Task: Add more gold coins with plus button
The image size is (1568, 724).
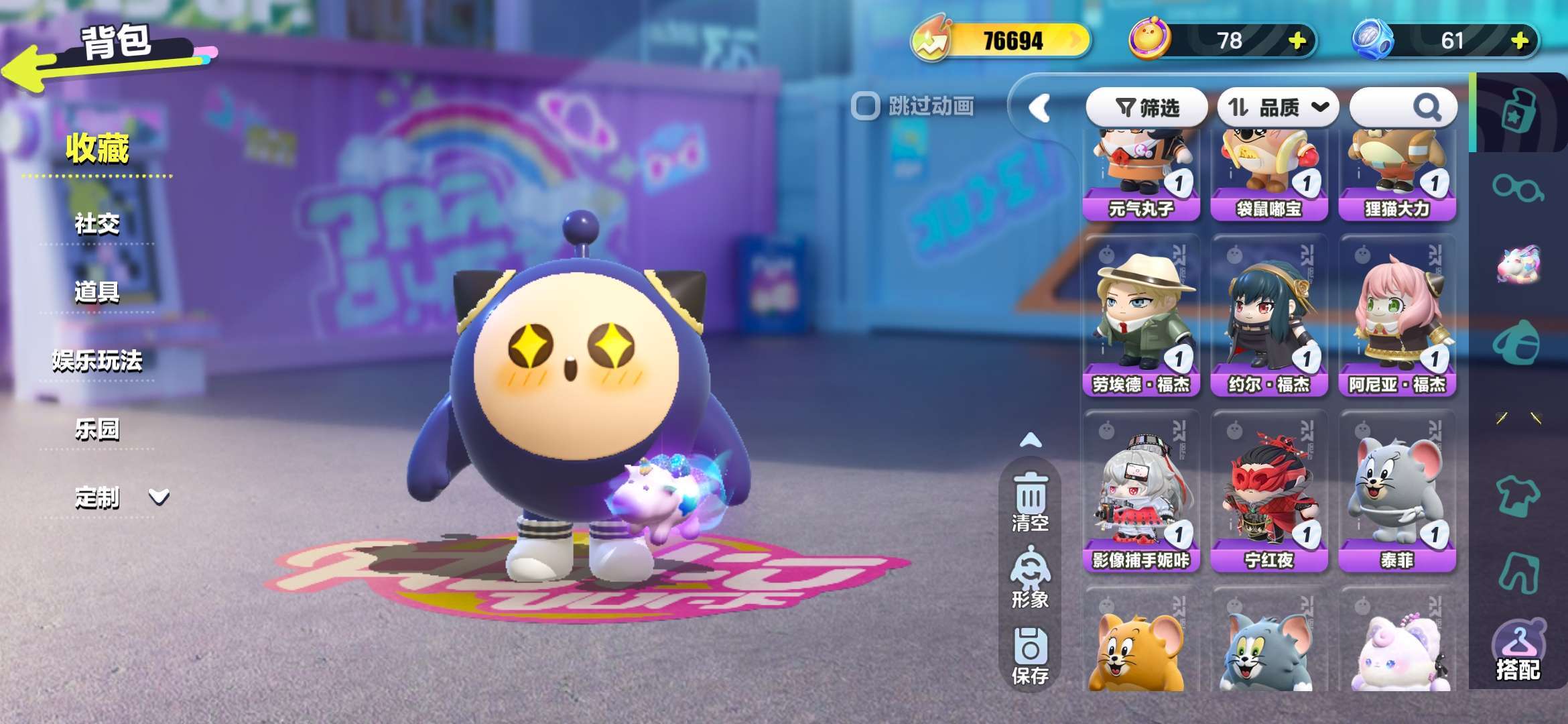Action: 1297,41
